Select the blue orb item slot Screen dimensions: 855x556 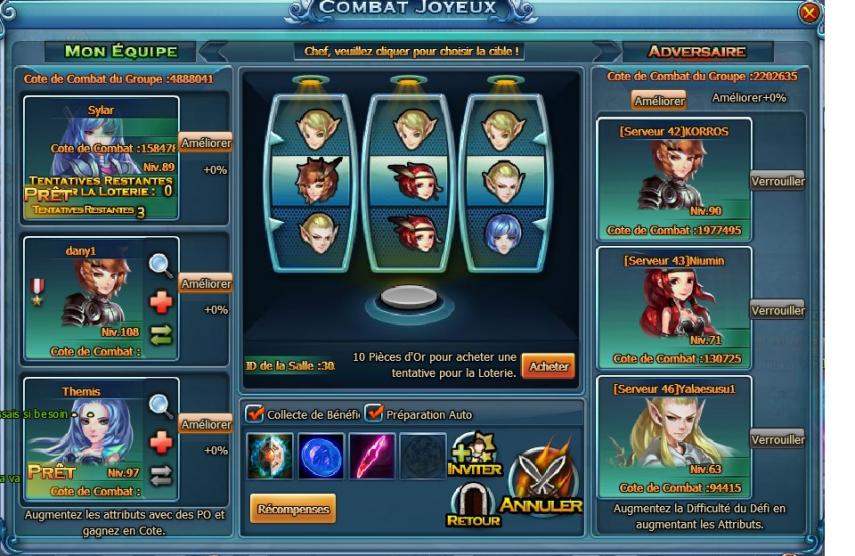tap(321, 456)
